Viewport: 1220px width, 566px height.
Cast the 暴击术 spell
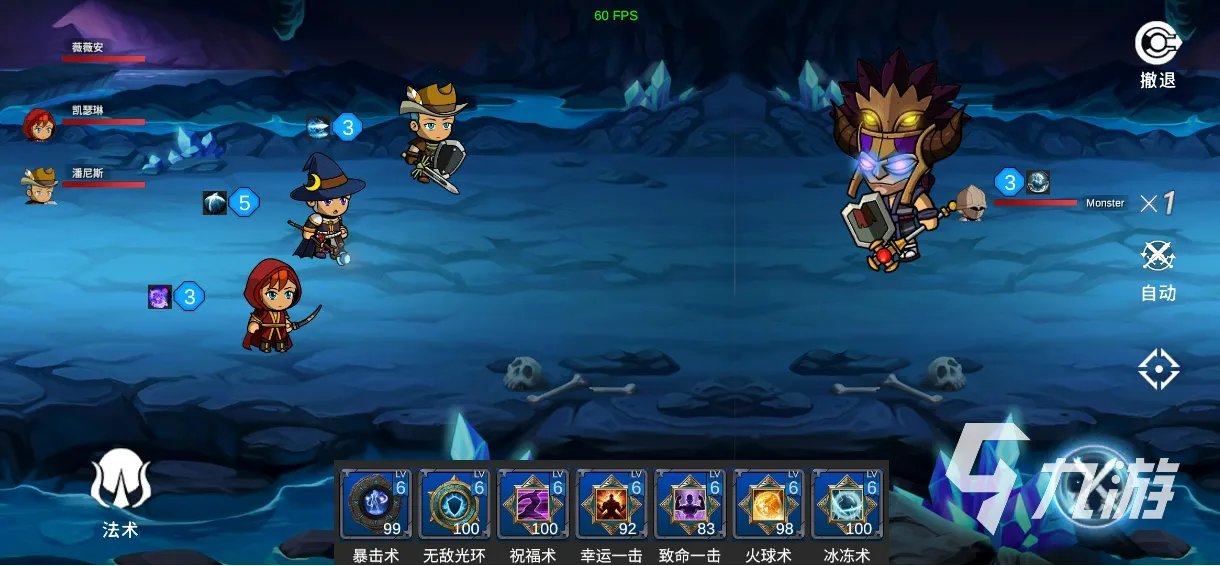pos(376,503)
